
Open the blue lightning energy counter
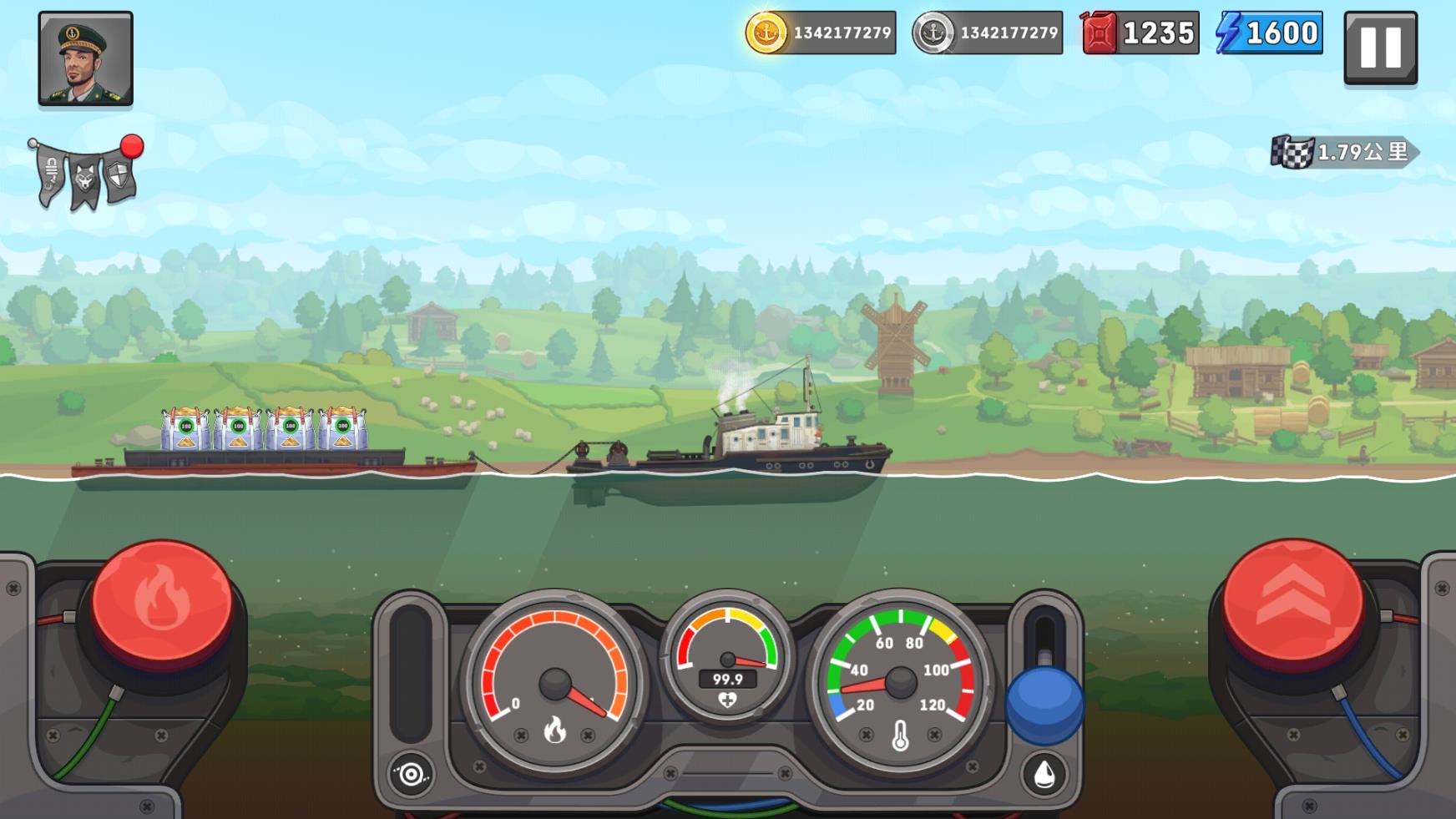(x=1269, y=33)
